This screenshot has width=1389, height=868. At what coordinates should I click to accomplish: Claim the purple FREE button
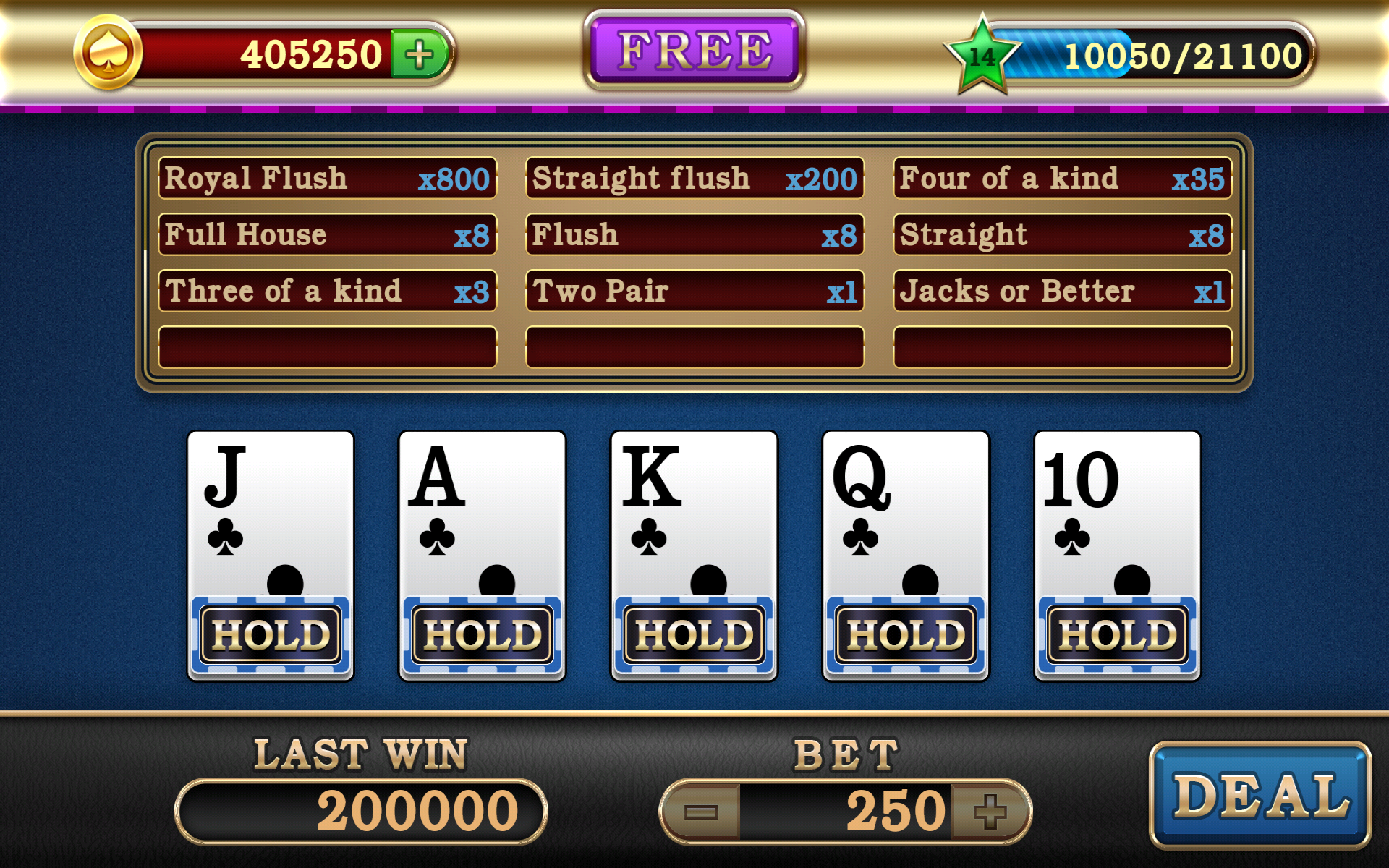[x=694, y=51]
